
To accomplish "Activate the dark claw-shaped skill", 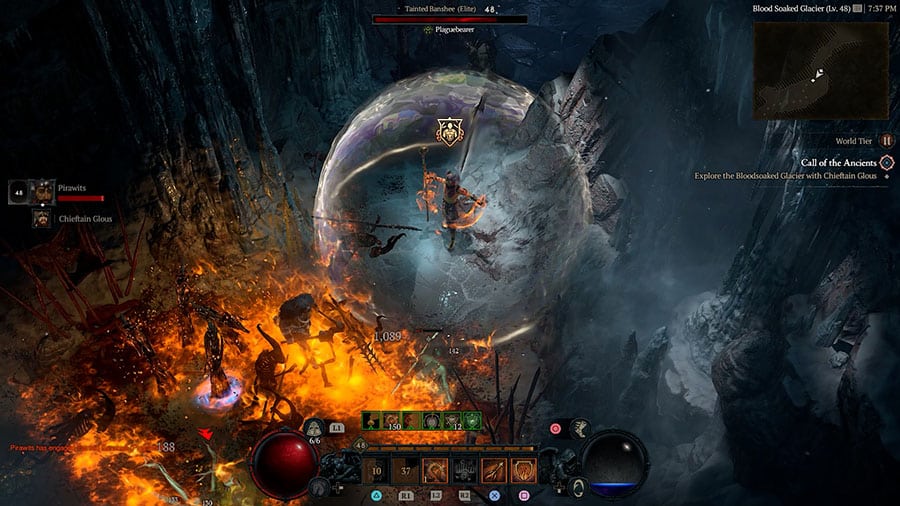I will pos(464,470).
